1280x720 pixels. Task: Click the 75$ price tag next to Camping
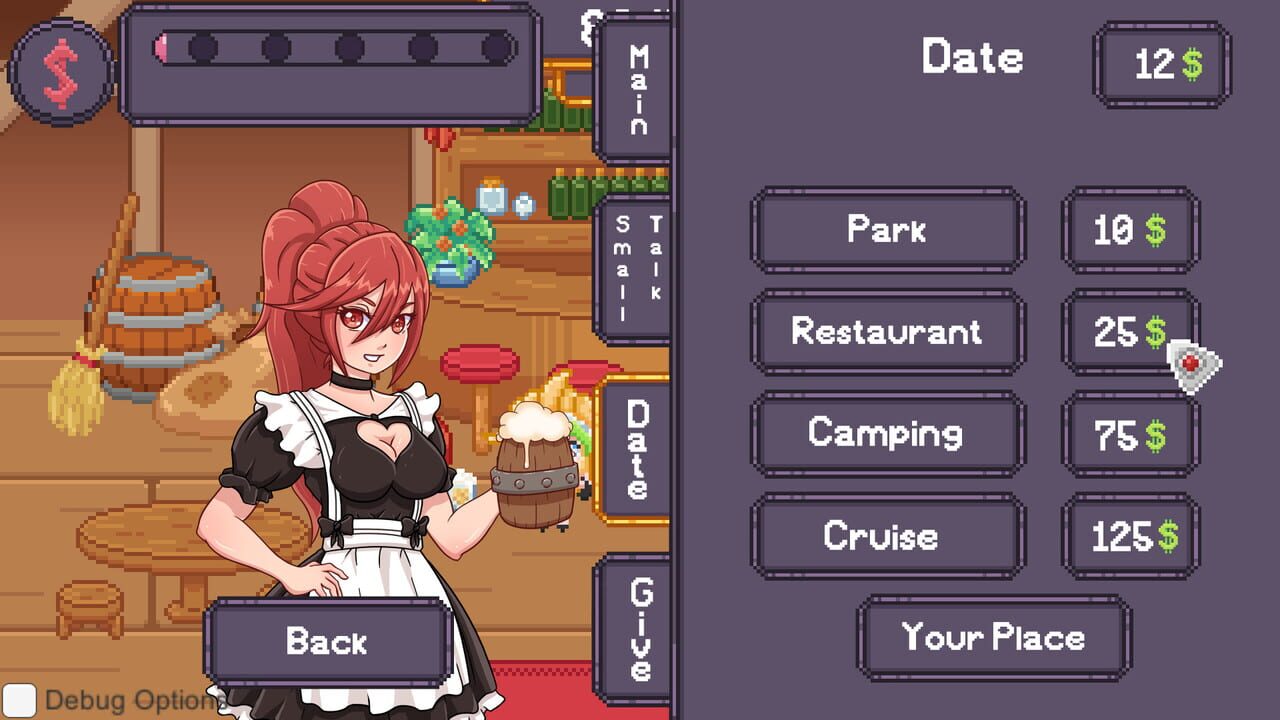pos(1129,433)
